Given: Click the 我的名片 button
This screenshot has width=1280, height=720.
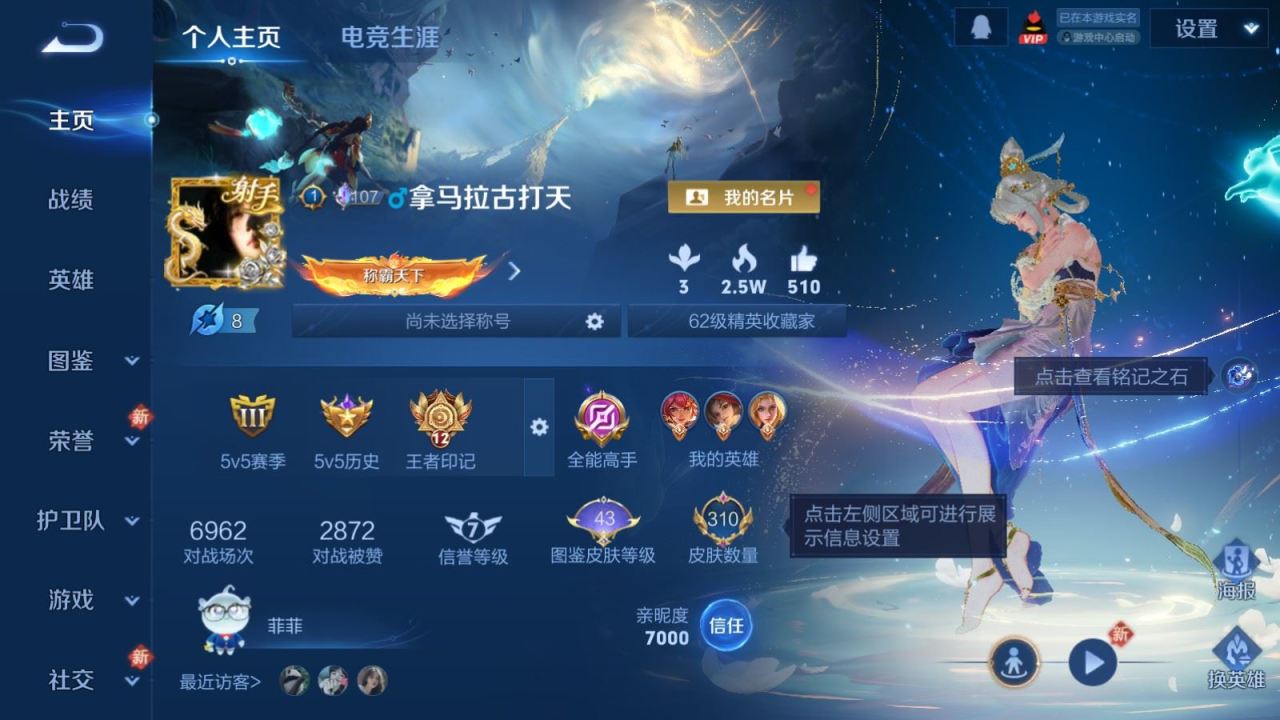Looking at the screenshot, I should 744,197.
